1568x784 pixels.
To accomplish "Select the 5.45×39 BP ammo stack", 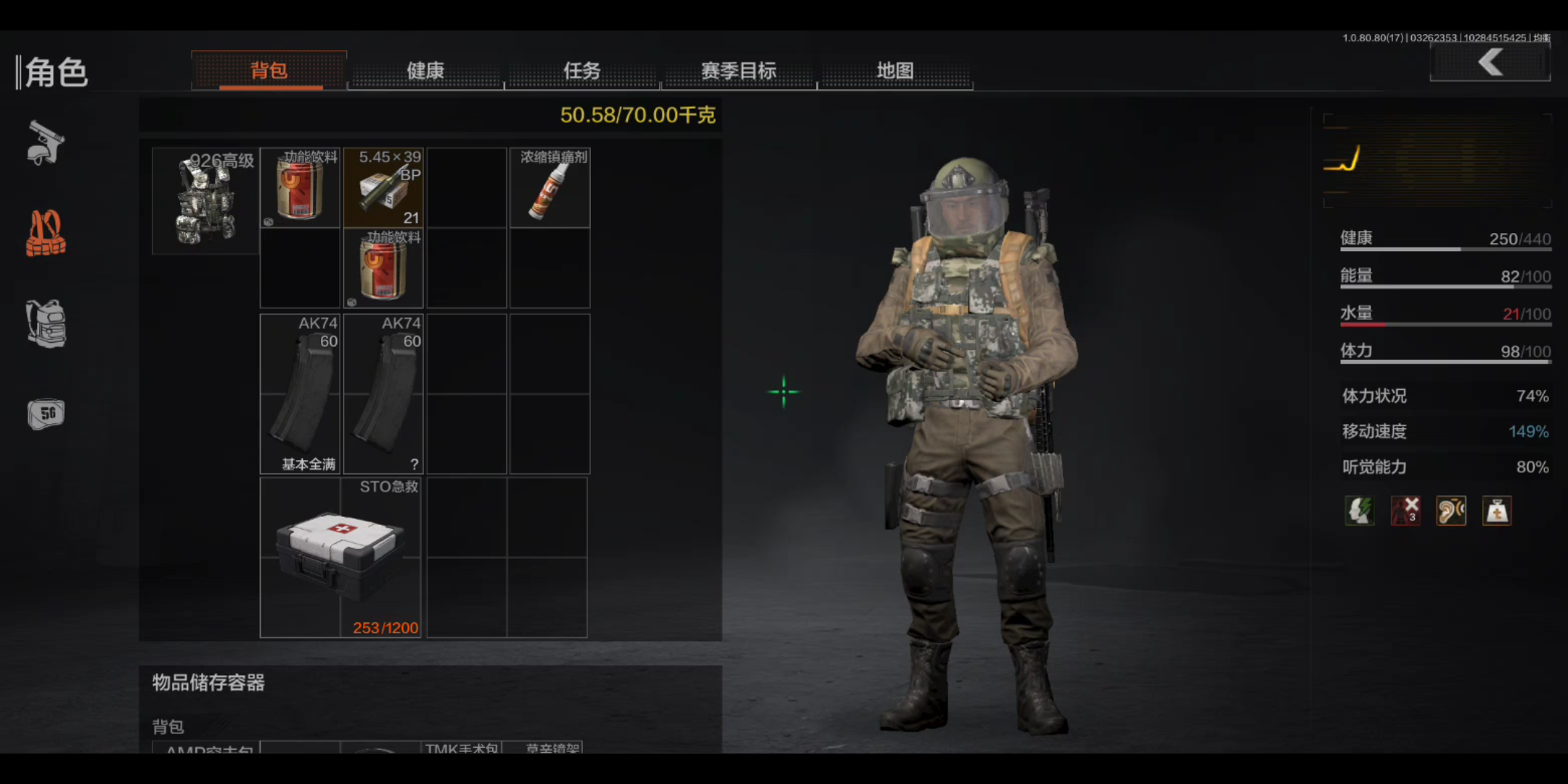I will tap(383, 188).
